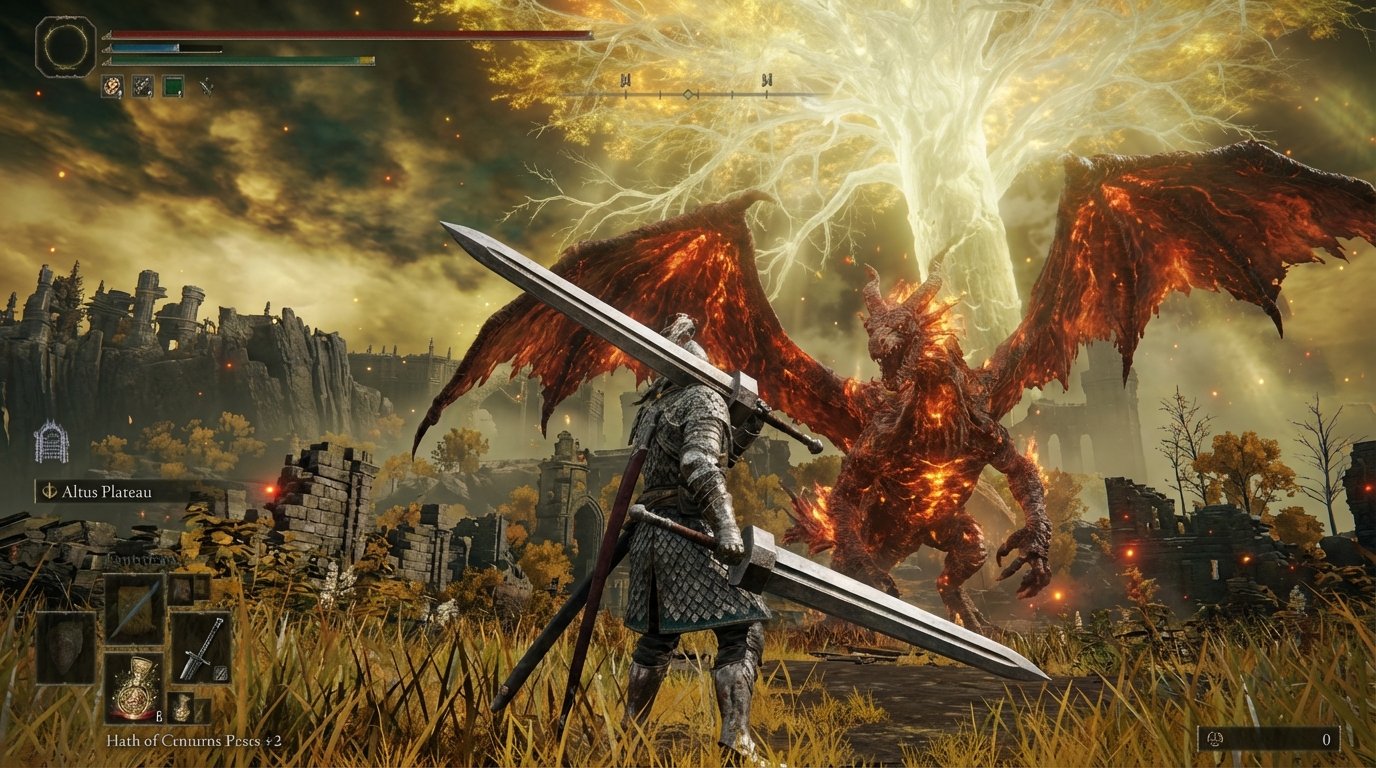Click the arrow-shaped status indicator near buff icons
The image size is (1376, 768).
click(x=208, y=88)
